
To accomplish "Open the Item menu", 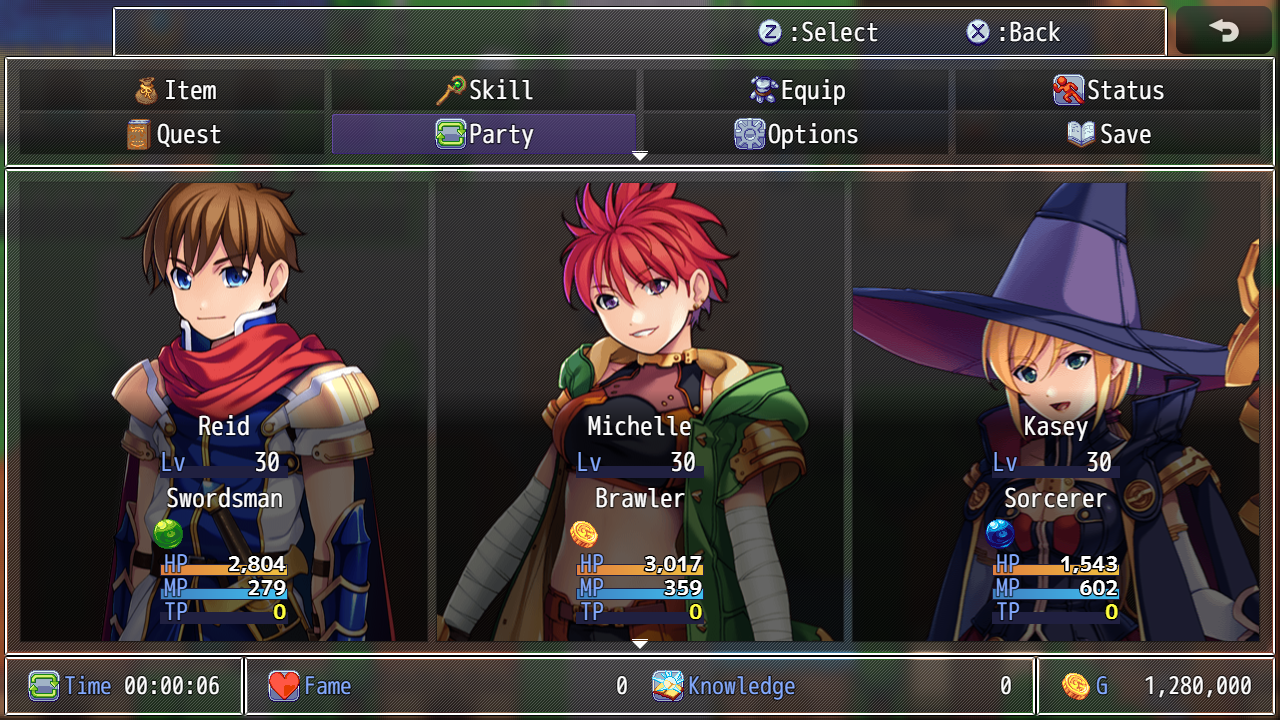I will 174,91.
